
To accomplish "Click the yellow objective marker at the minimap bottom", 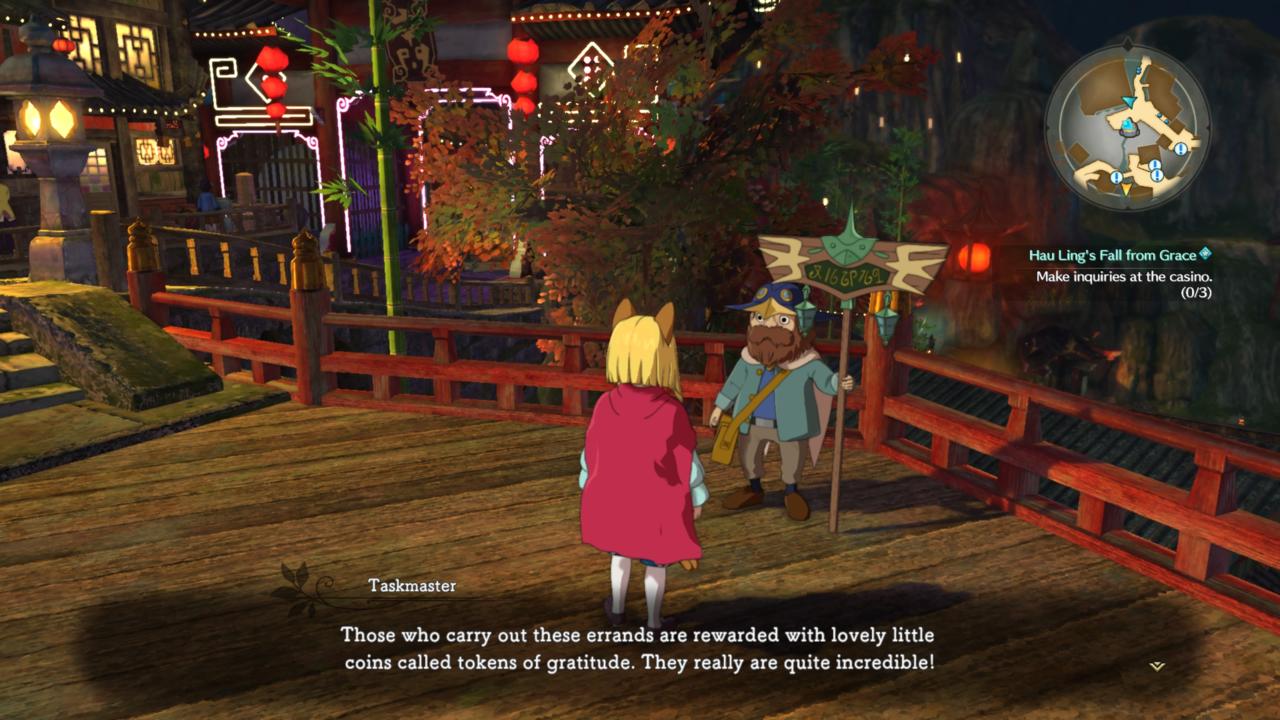I will tap(1125, 189).
